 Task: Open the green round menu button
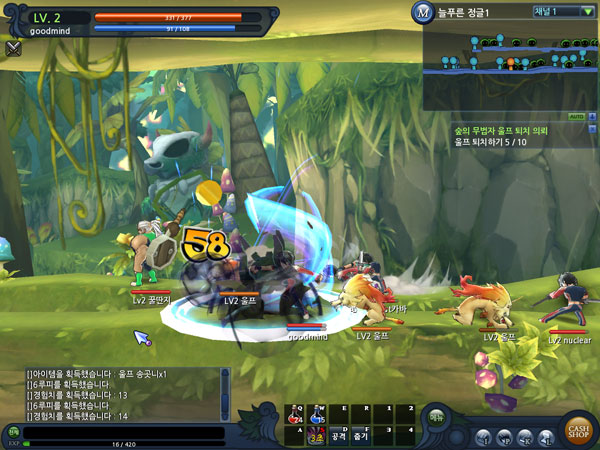click(437, 417)
